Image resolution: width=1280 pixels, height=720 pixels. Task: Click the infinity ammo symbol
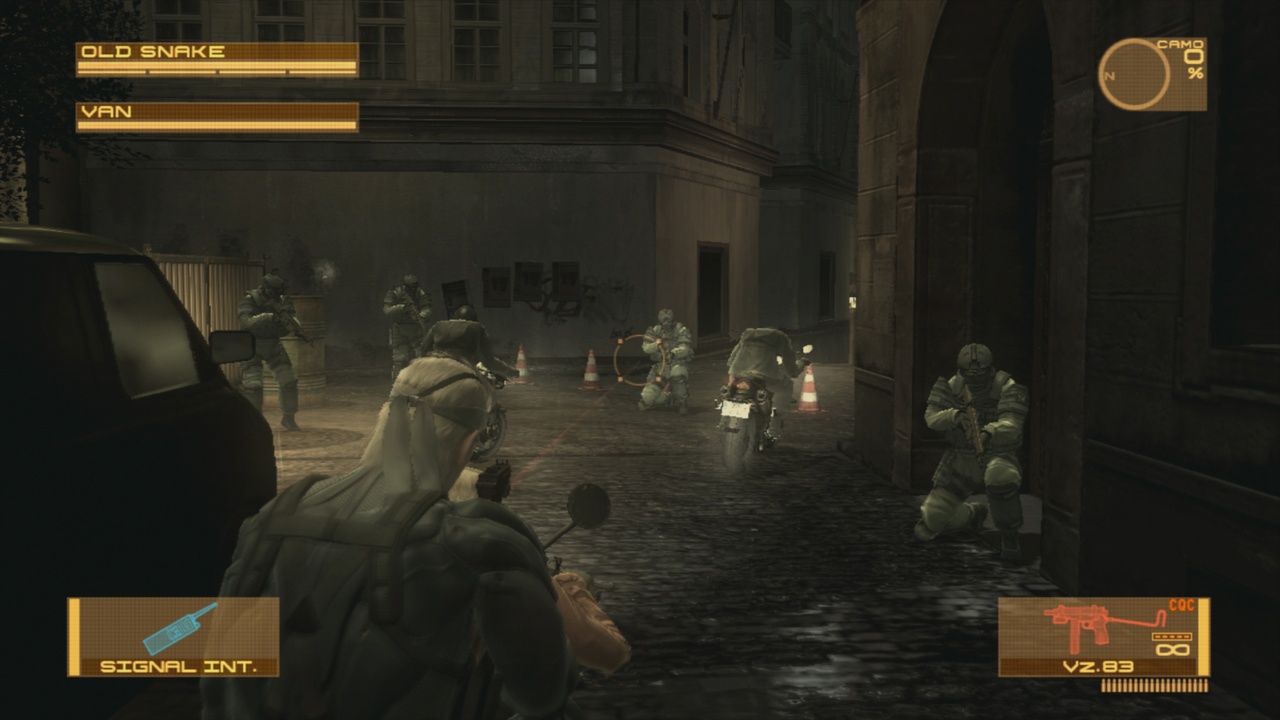click(x=1173, y=649)
